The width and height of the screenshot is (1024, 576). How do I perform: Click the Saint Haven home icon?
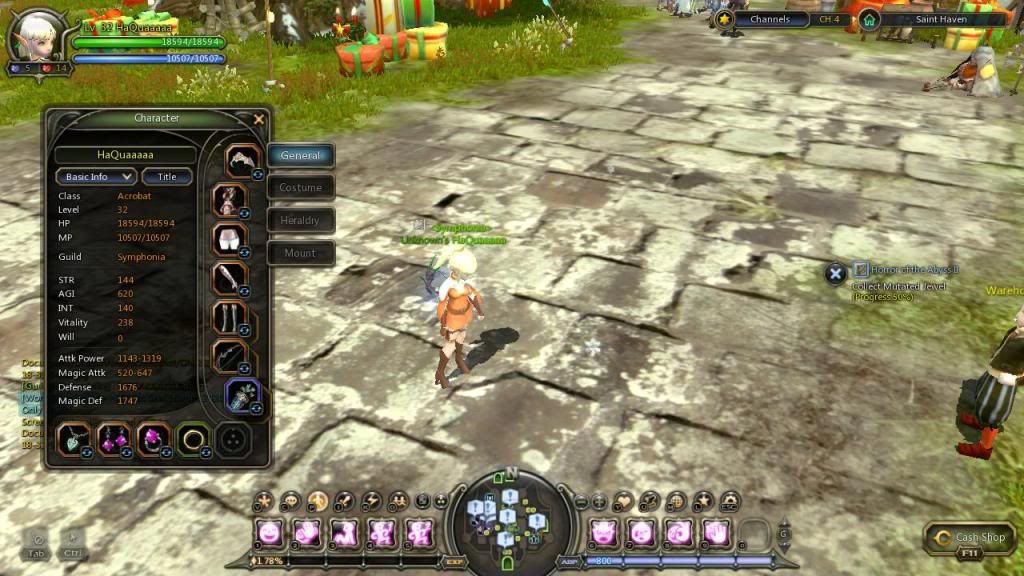pyautogui.click(x=869, y=19)
